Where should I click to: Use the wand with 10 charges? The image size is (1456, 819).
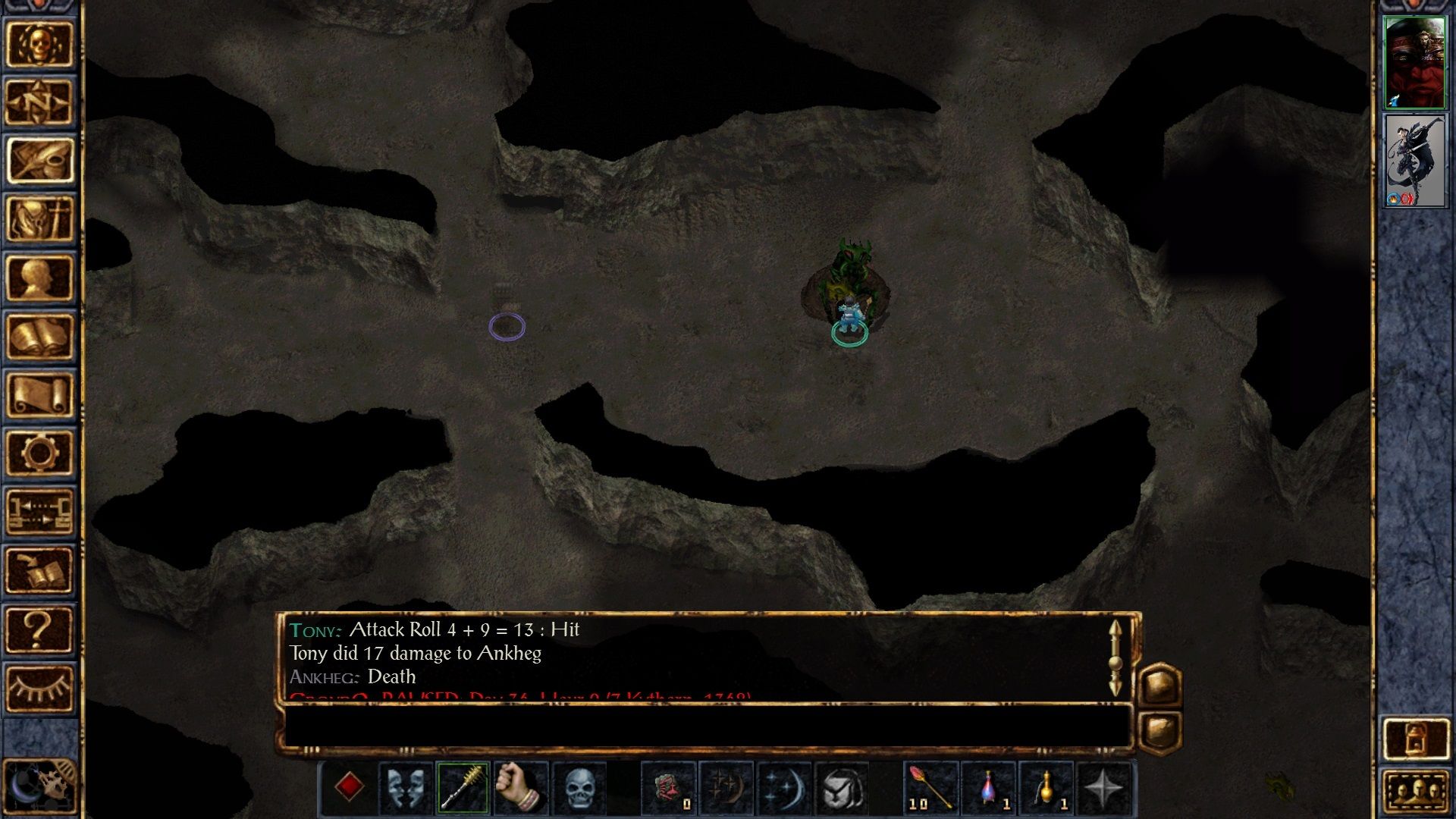(x=930, y=787)
